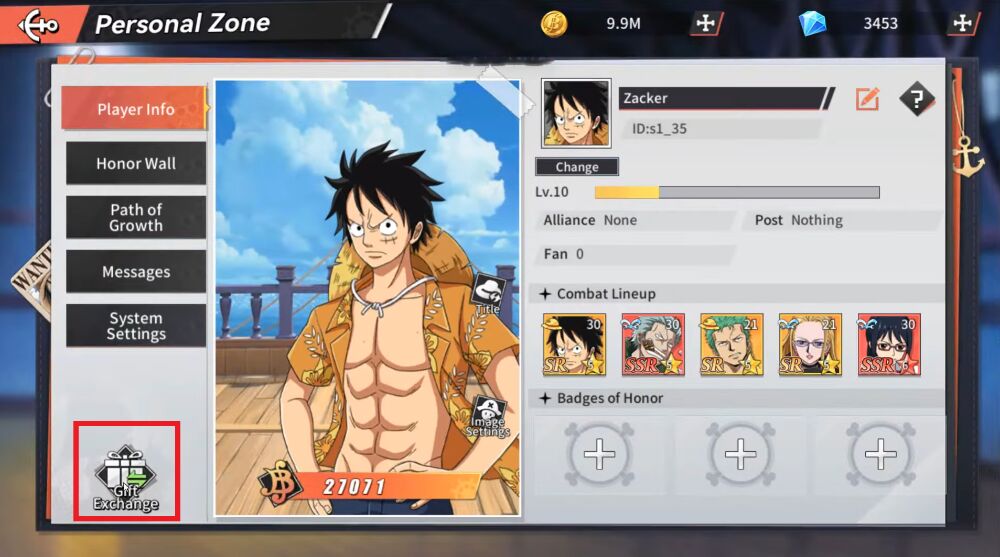Open the Honor Wall tab

(x=136, y=163)
